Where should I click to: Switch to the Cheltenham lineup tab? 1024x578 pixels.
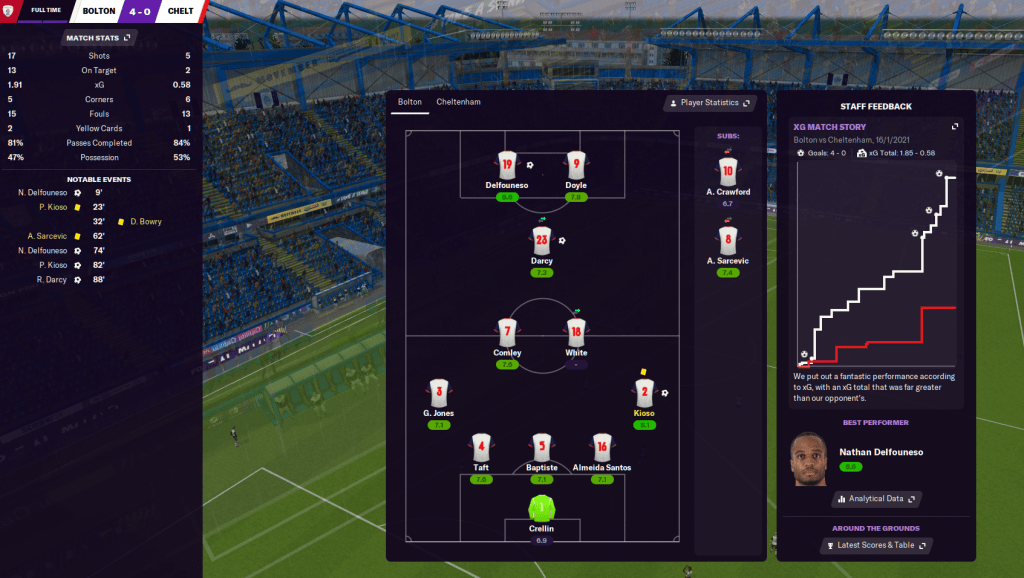[458, 102]
